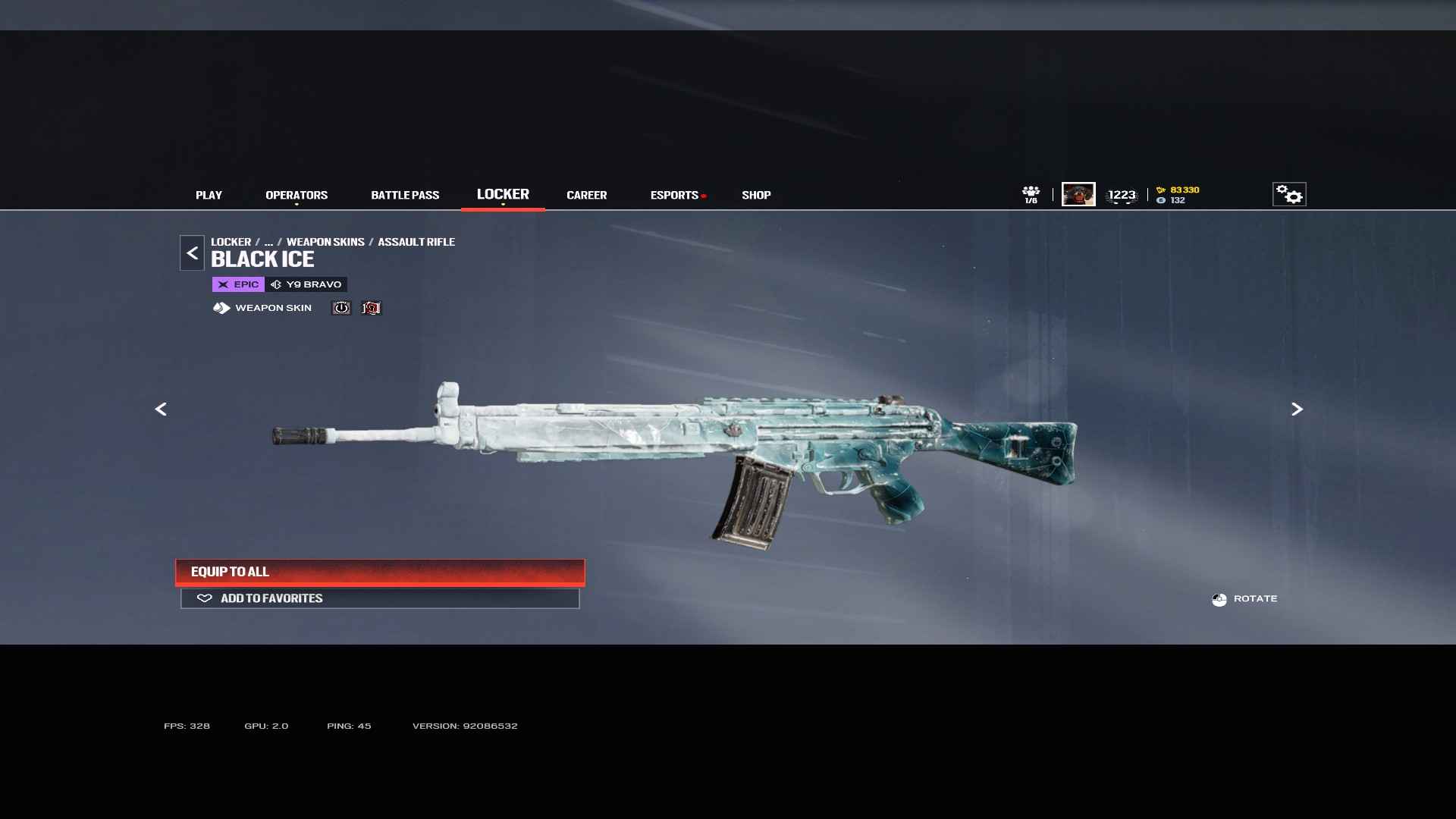
Task: Go to the Locker breadcrumb link
Action: click(x=231, y=242)
